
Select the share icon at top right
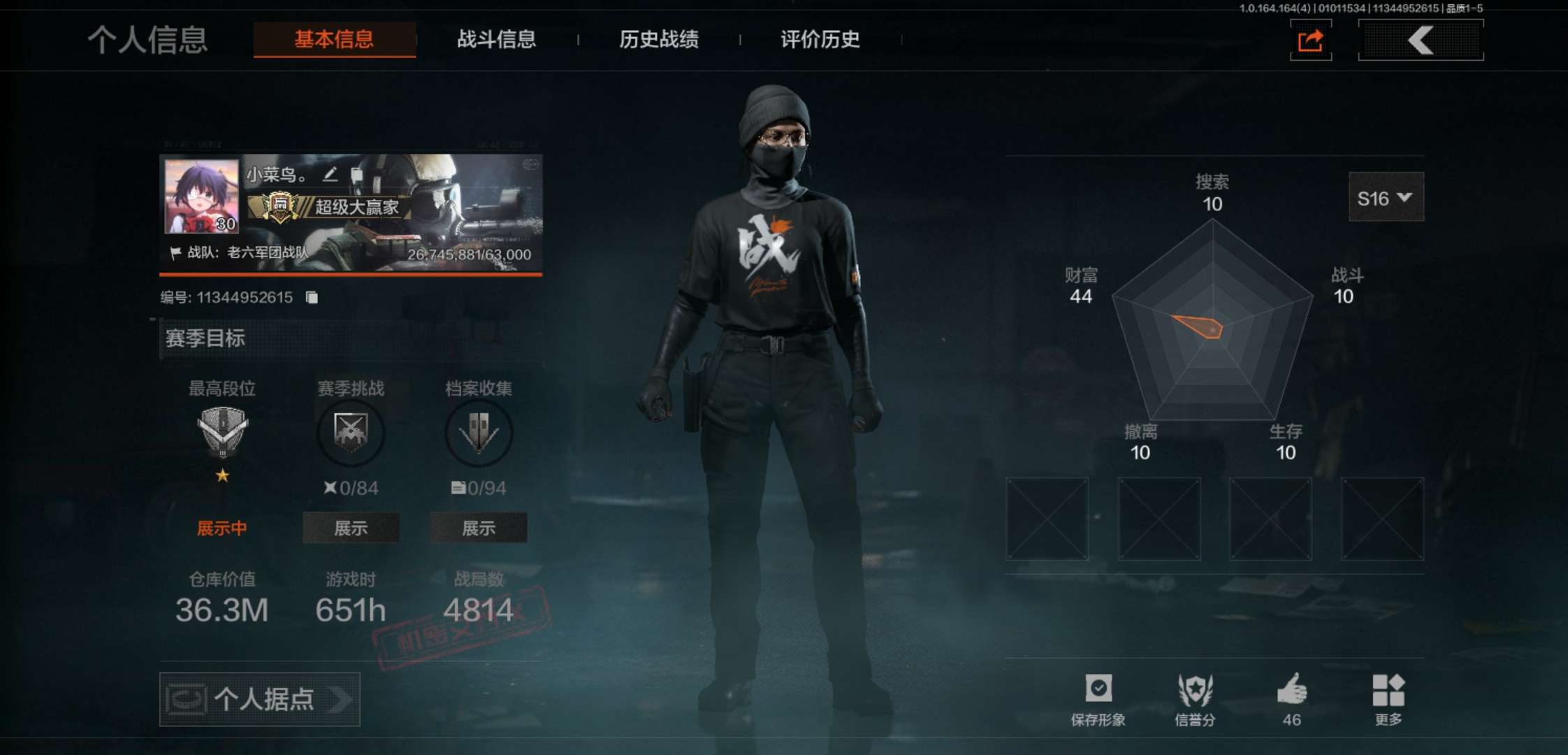(1309, 40)
